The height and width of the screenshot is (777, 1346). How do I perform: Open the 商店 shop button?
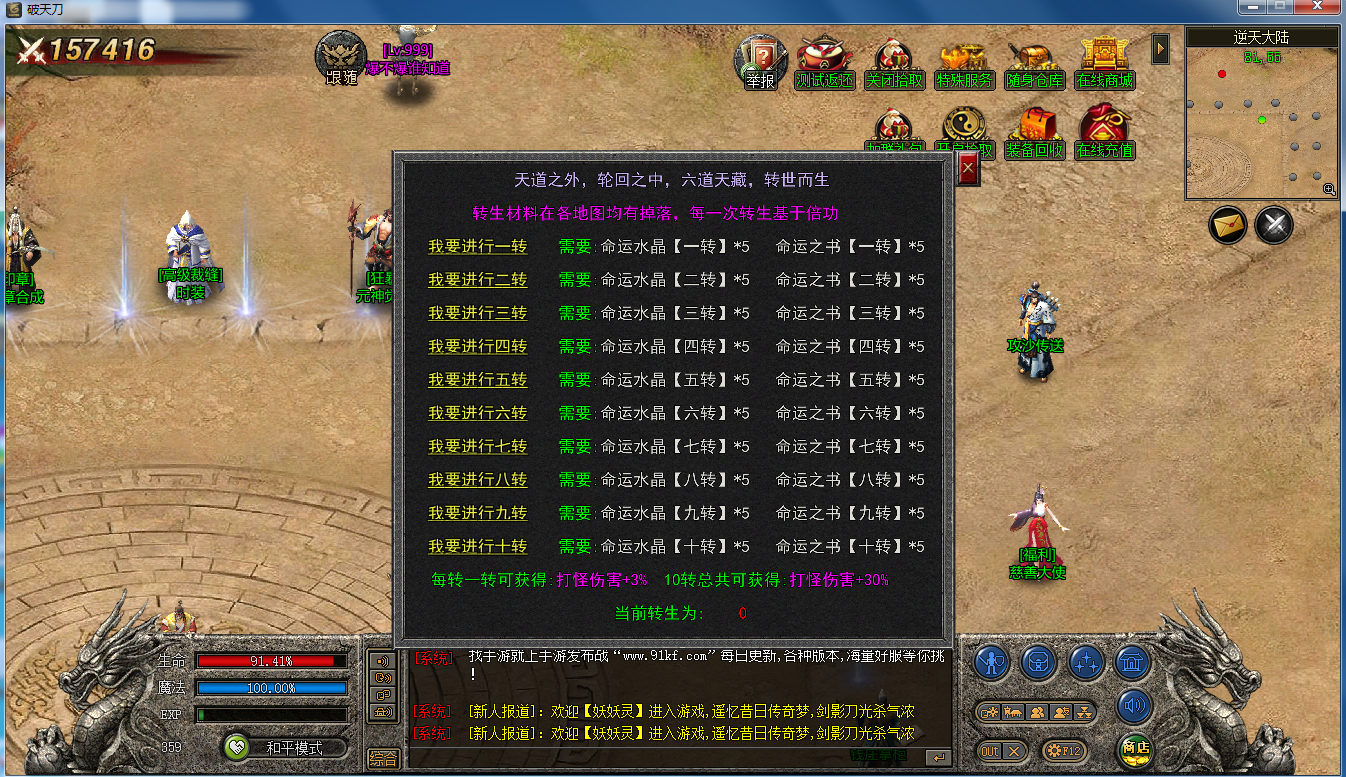coord(1134,747)
